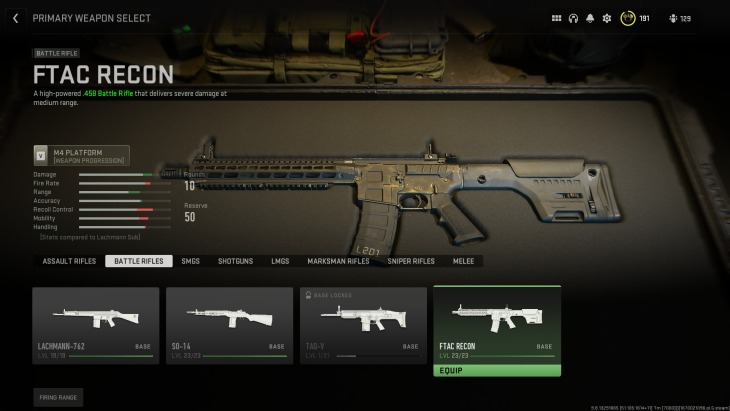Open the LMGs tab
This screenshot has height=411, width=730.
coord(280,261)
